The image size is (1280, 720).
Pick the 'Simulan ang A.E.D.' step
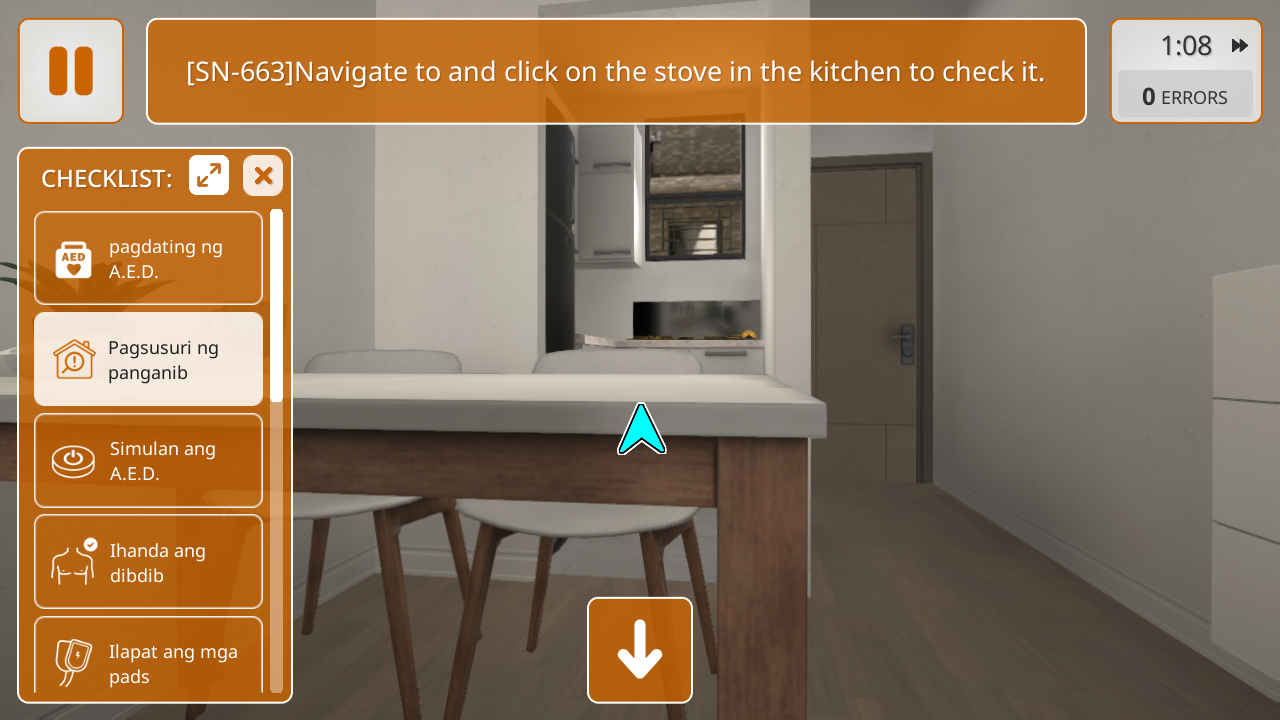(148, 460)
